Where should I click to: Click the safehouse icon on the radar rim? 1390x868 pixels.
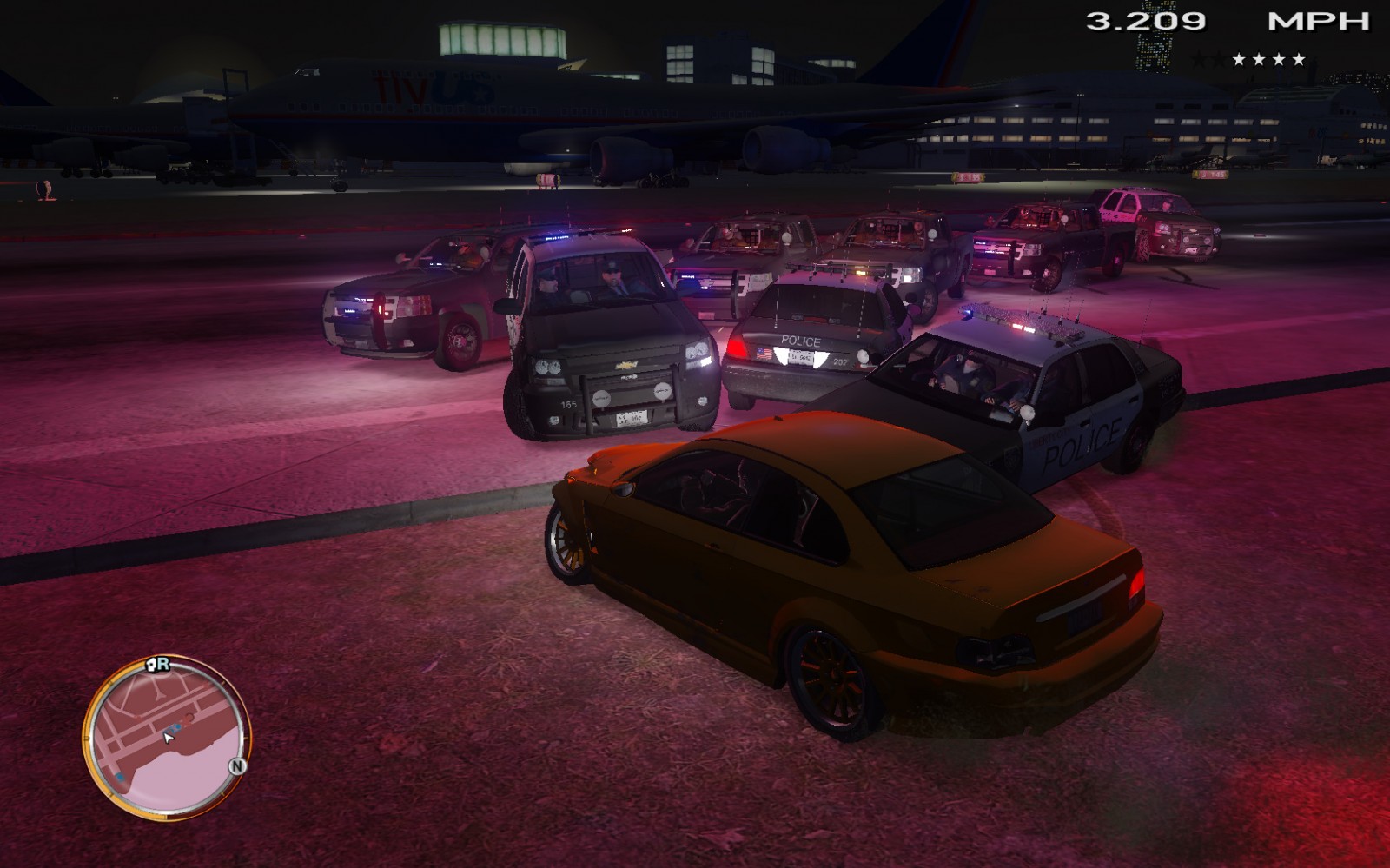(x=150, y=665)
